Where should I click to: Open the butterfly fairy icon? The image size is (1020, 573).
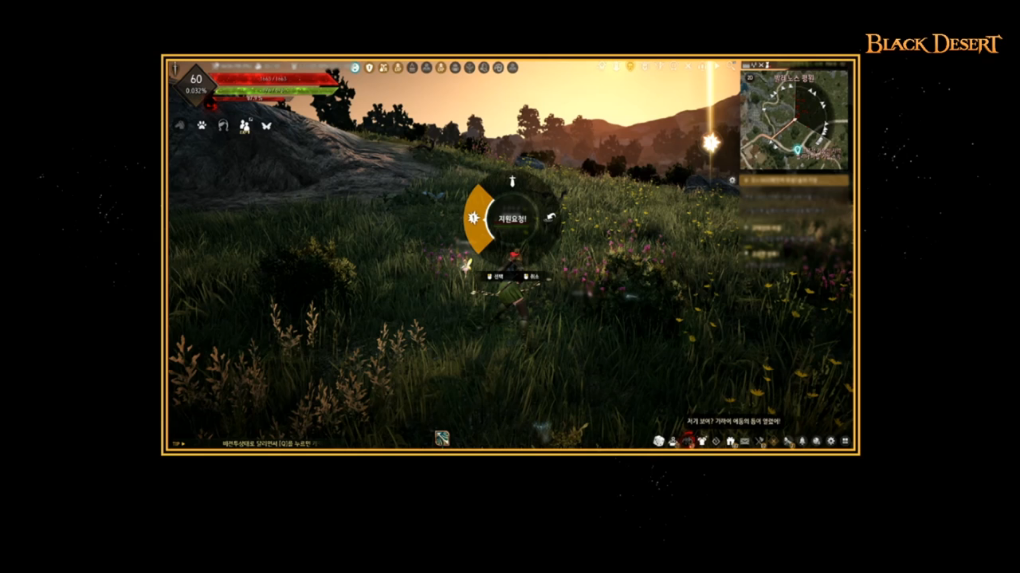(266, 126)
